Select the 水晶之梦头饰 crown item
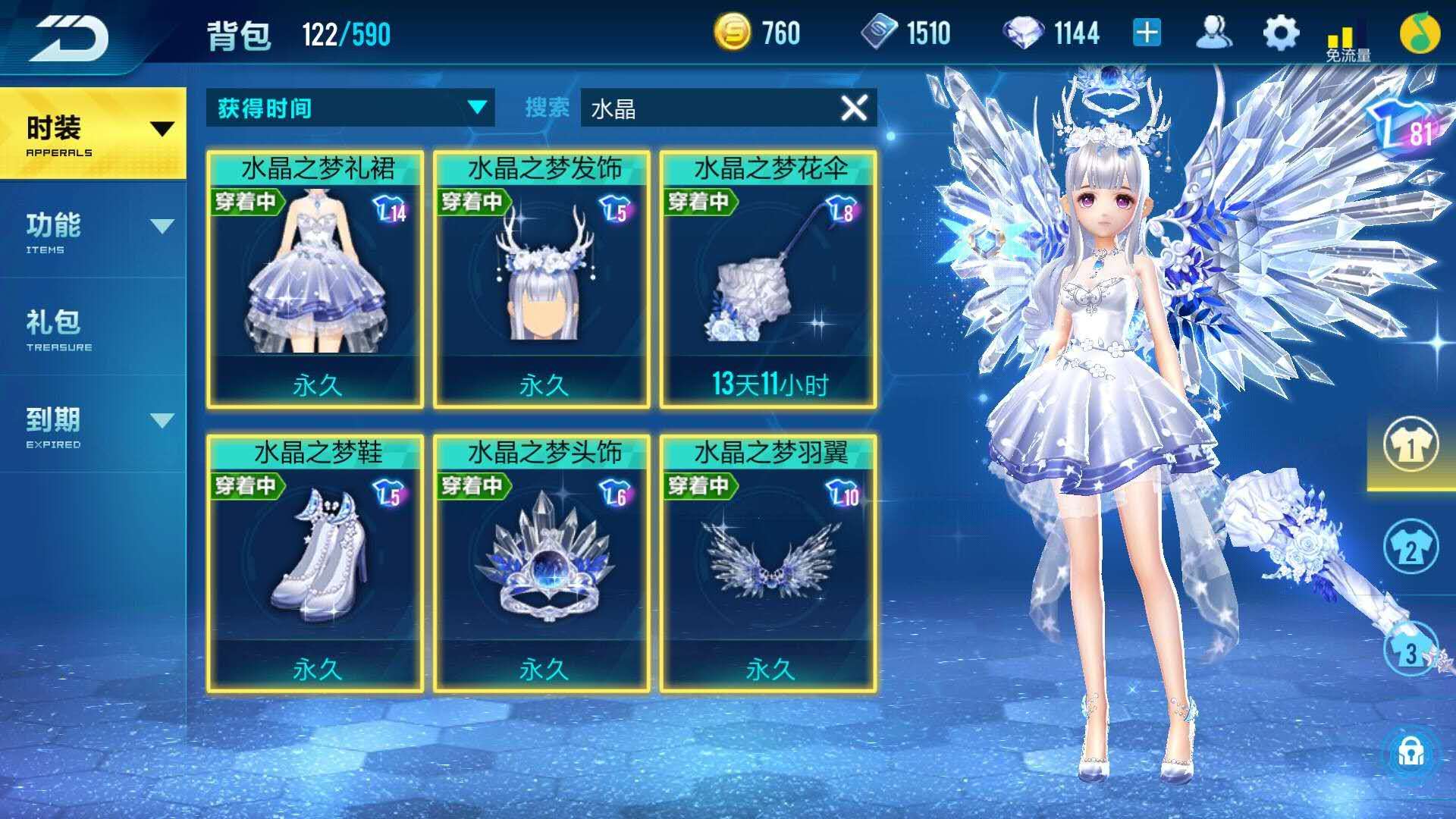 coord(541,563)
